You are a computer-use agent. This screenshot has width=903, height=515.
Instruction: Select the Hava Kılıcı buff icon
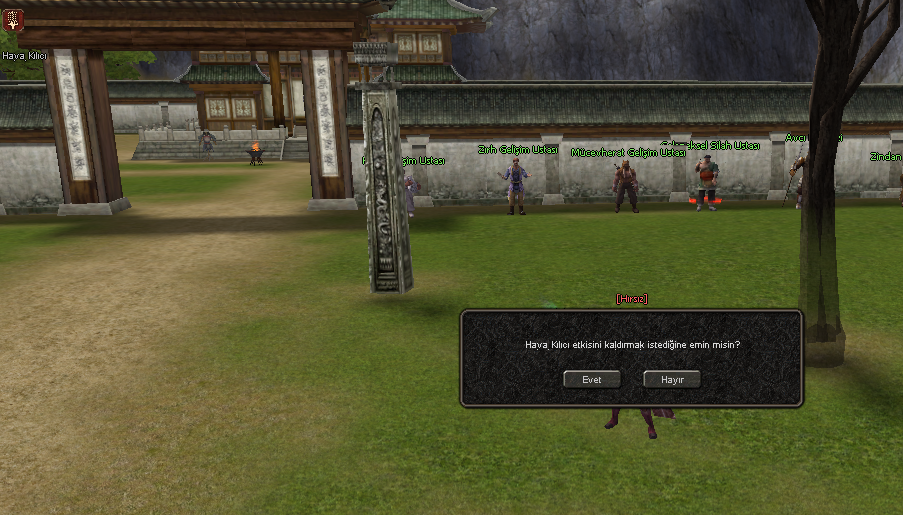(x=14, y=20)
